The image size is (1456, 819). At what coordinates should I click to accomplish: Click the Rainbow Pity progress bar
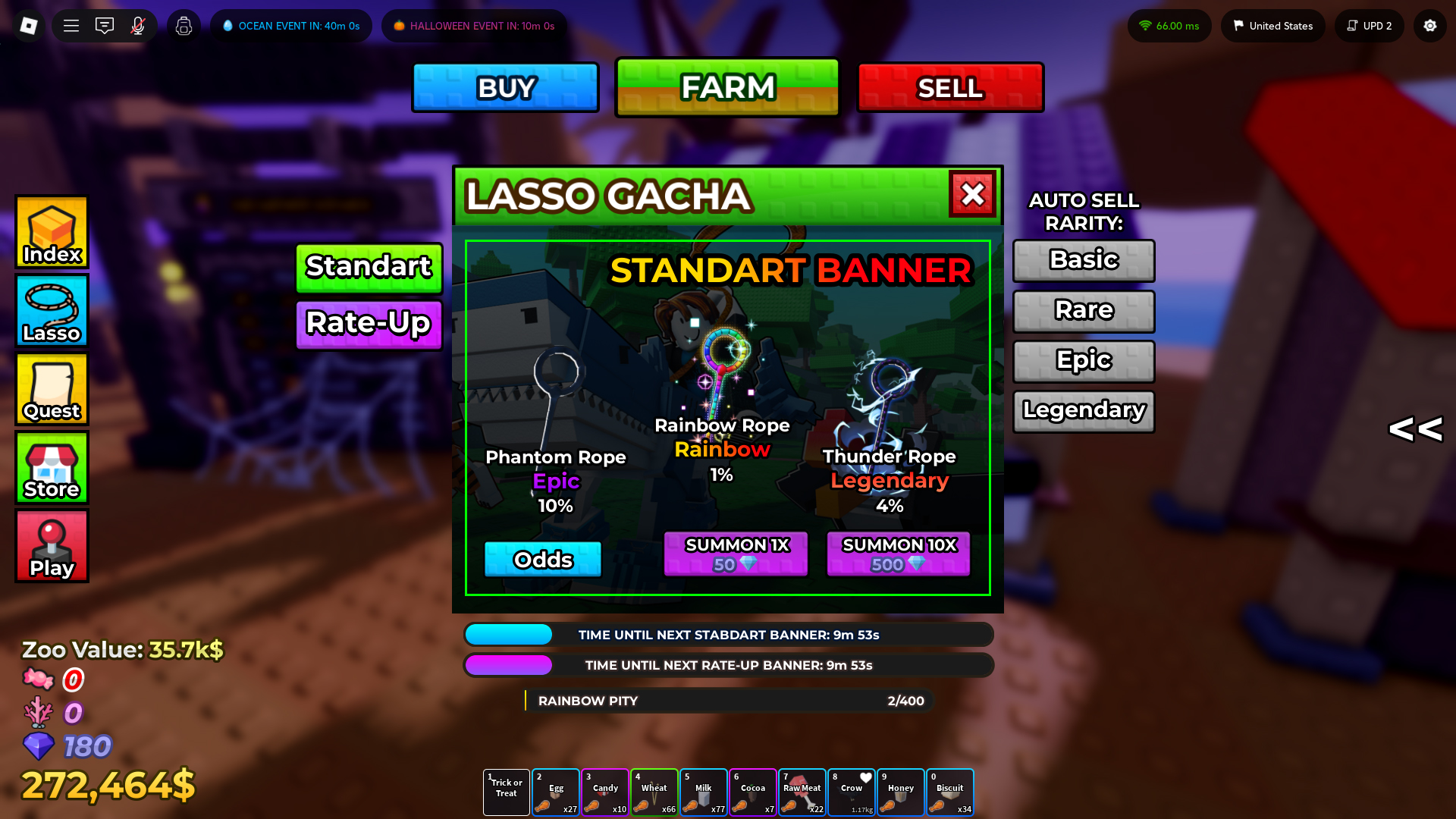728,701
